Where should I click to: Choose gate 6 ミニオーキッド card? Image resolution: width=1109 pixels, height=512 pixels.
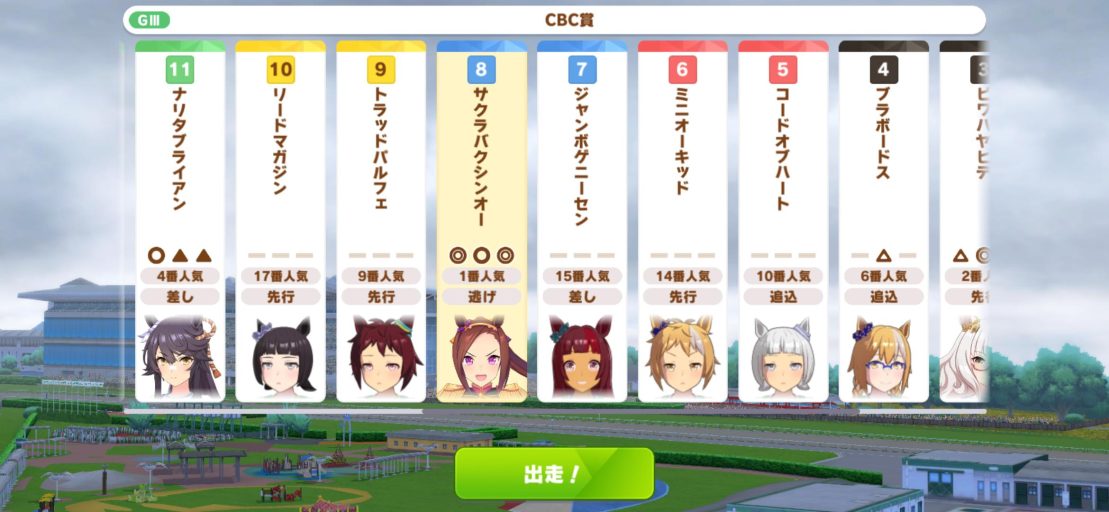(x=682, y=222)
